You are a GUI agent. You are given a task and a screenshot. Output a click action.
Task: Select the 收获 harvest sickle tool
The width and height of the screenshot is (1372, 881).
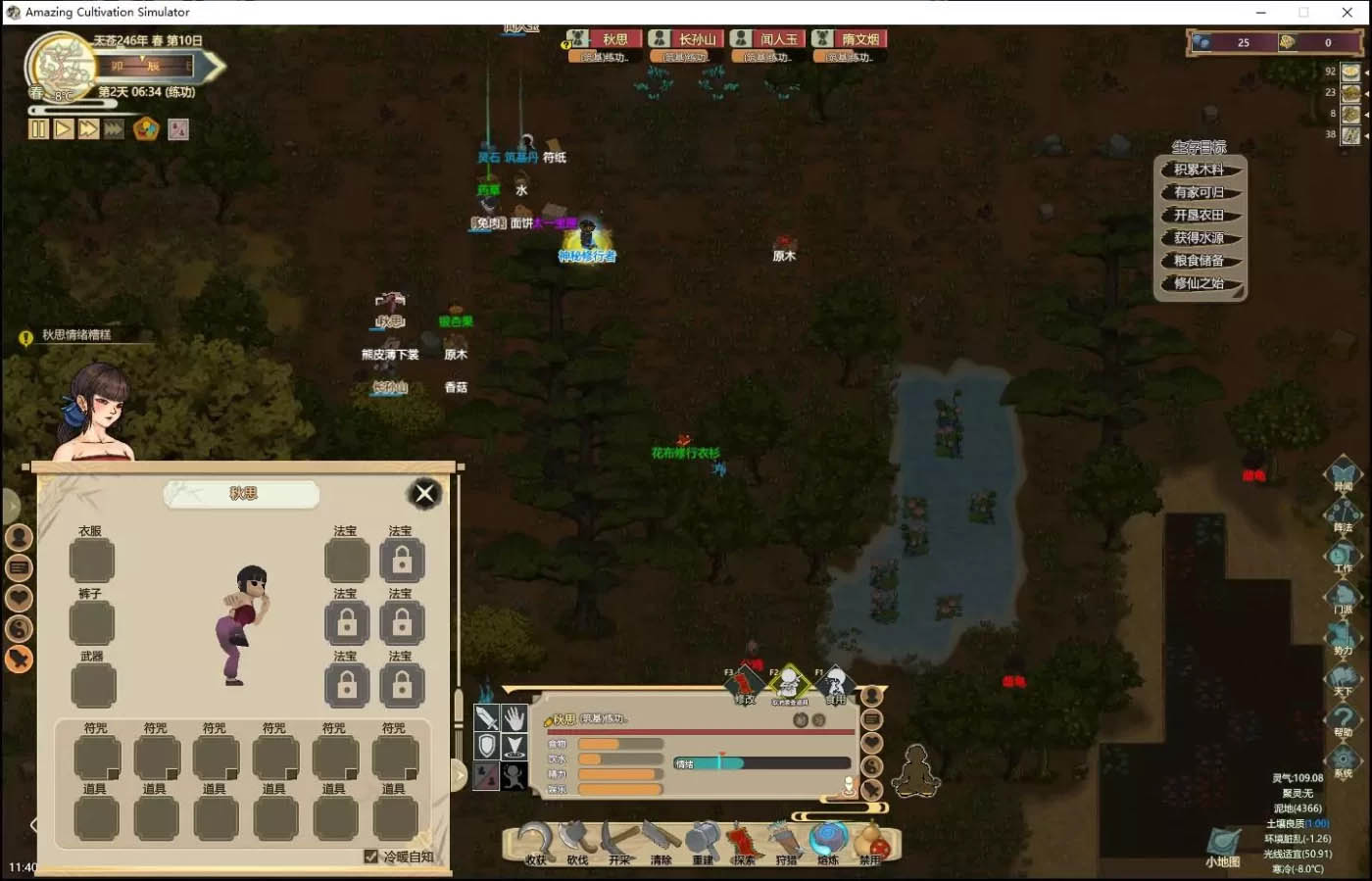pos(535,842)
